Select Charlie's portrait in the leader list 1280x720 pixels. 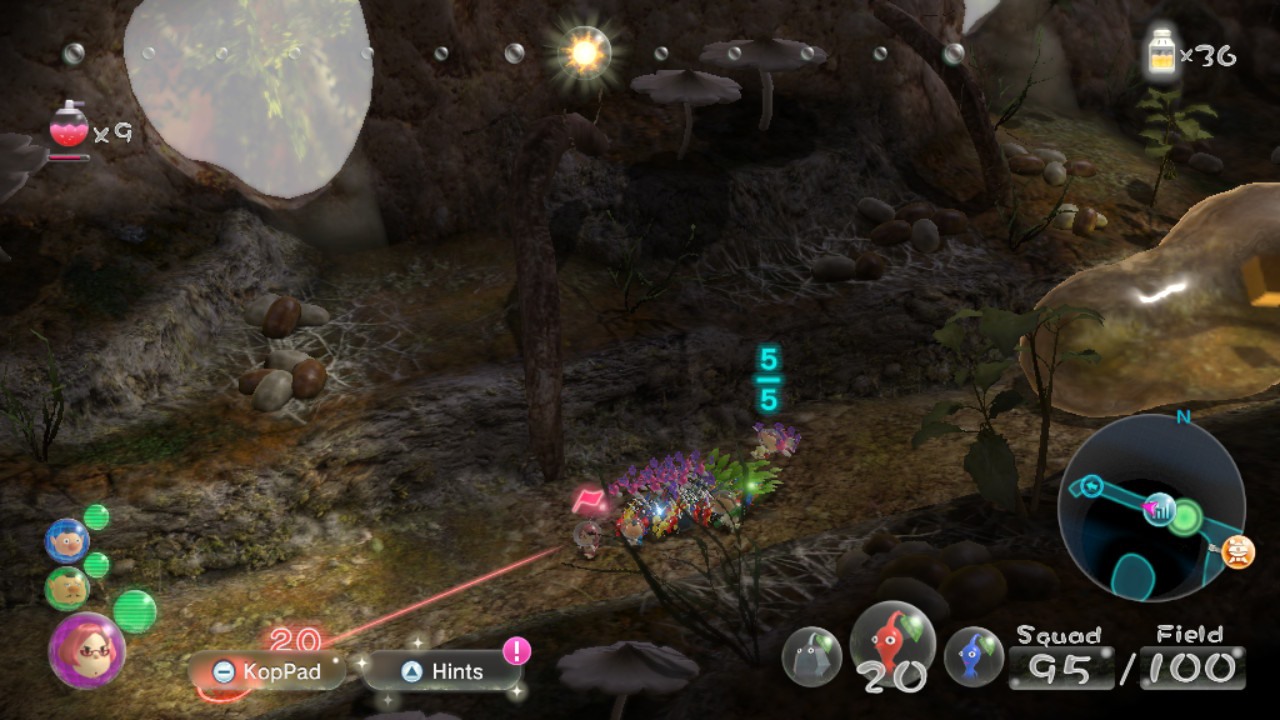[68, 587]
